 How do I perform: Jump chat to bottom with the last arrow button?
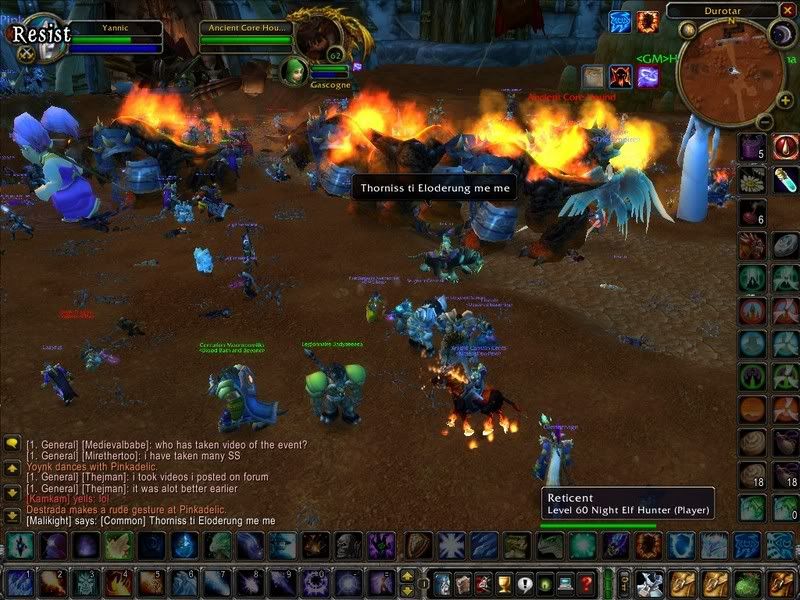tap(12, 516)
